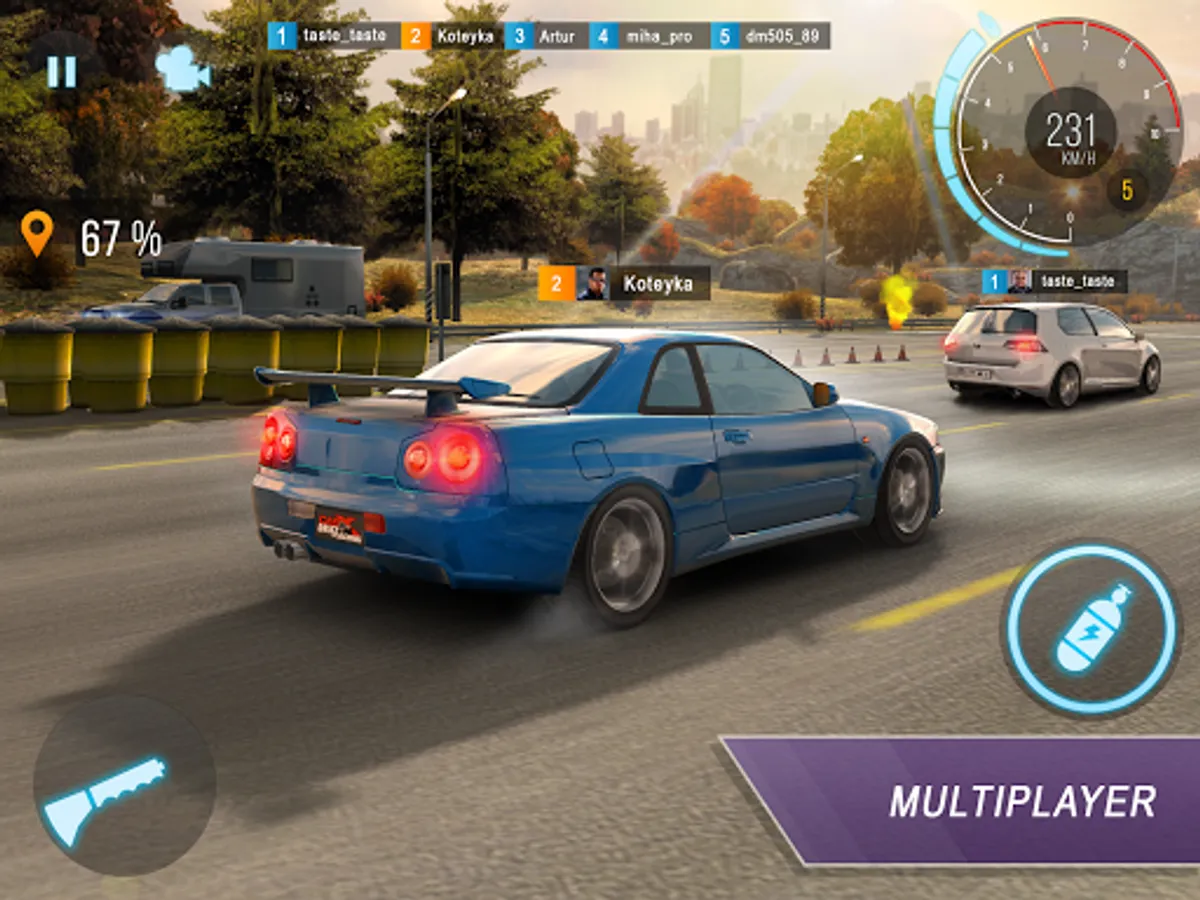Pull the handbrake lever button

click(124, 786)
